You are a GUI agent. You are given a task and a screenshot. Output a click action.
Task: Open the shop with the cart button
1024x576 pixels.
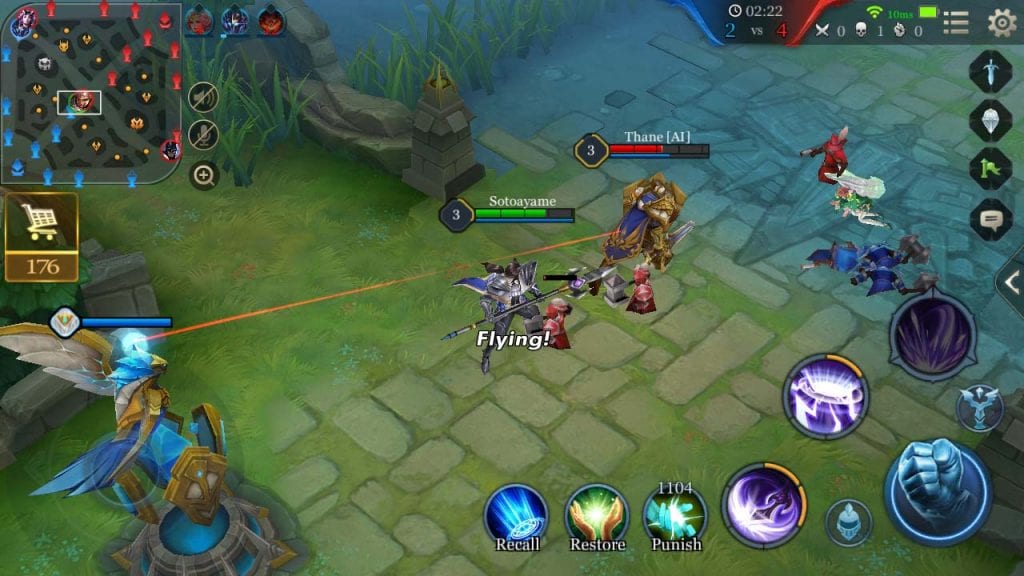tap(41, 237)
